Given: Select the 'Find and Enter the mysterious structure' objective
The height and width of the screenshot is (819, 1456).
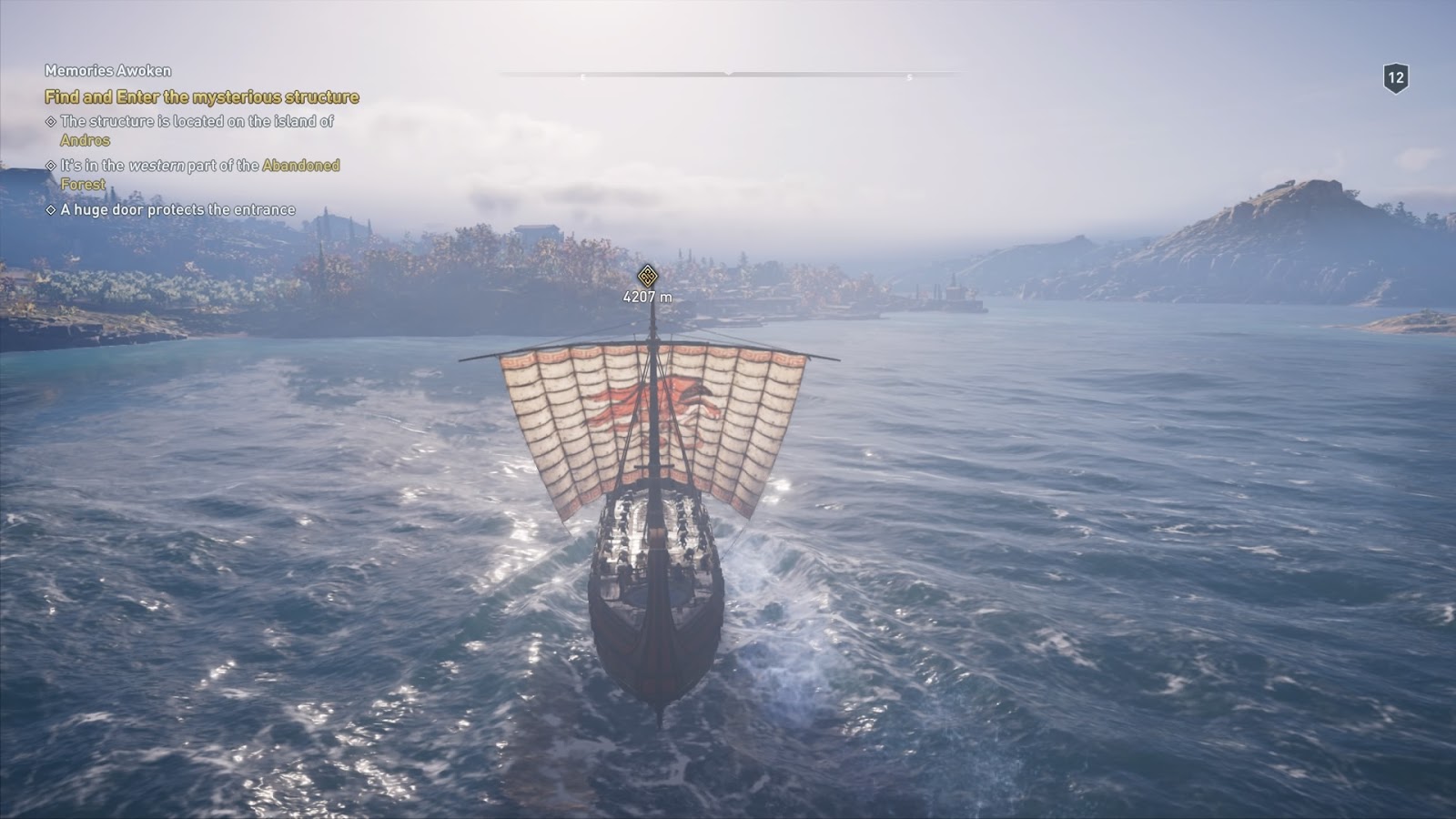Looking at the screenshot, I should 202,97.
